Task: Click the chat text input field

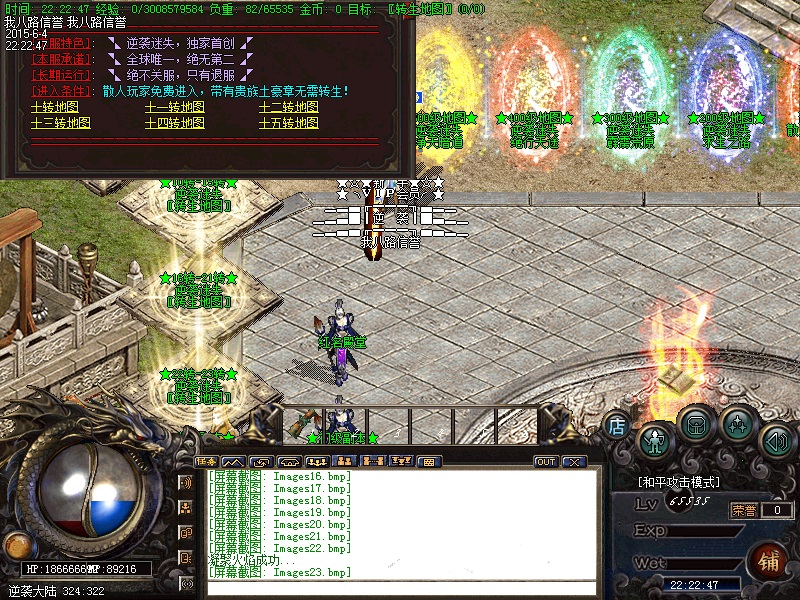Action: pyautogui.click(x=400, y=588)
